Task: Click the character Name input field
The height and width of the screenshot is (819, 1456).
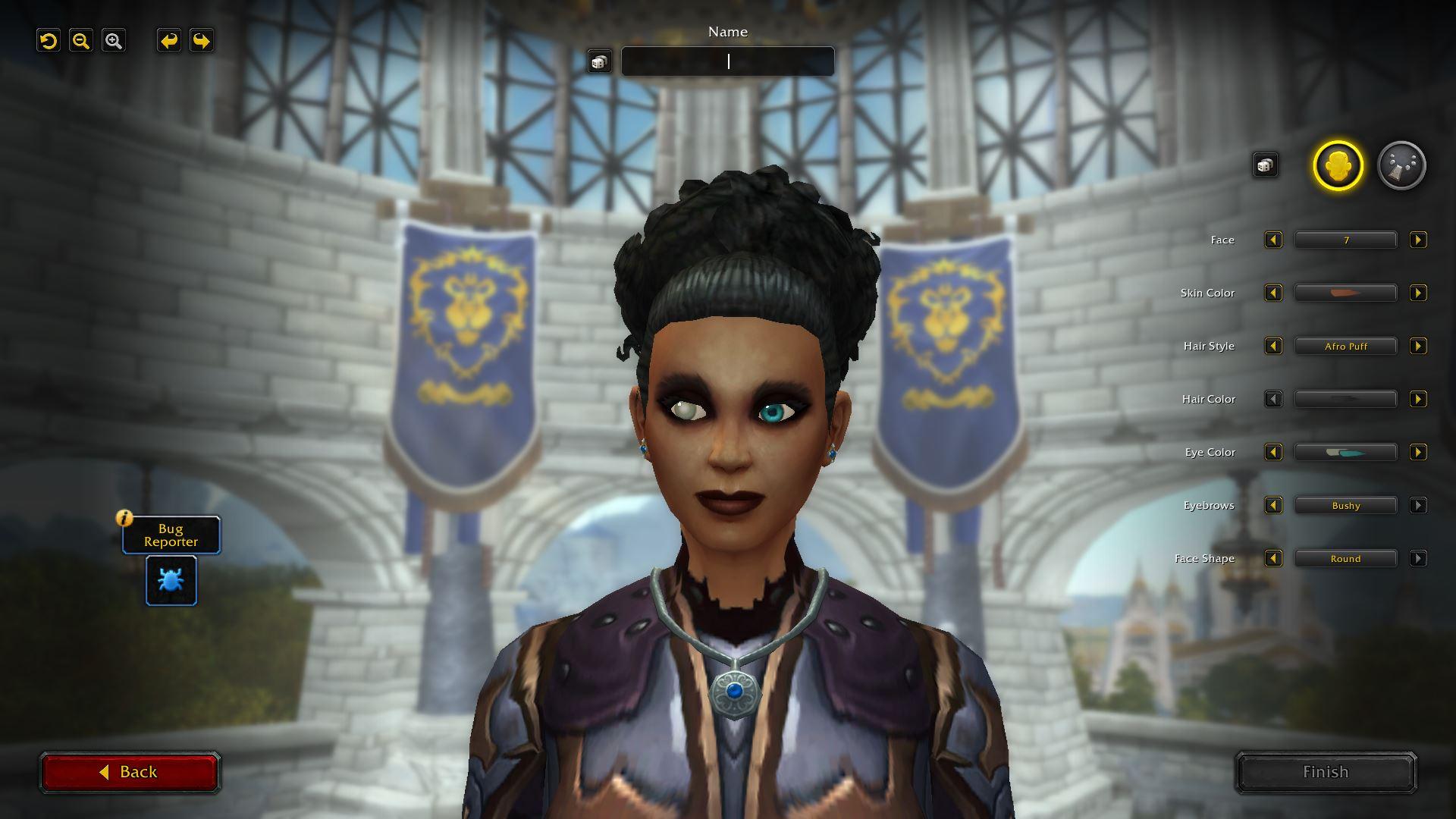Action: click(x=727, y=61)
